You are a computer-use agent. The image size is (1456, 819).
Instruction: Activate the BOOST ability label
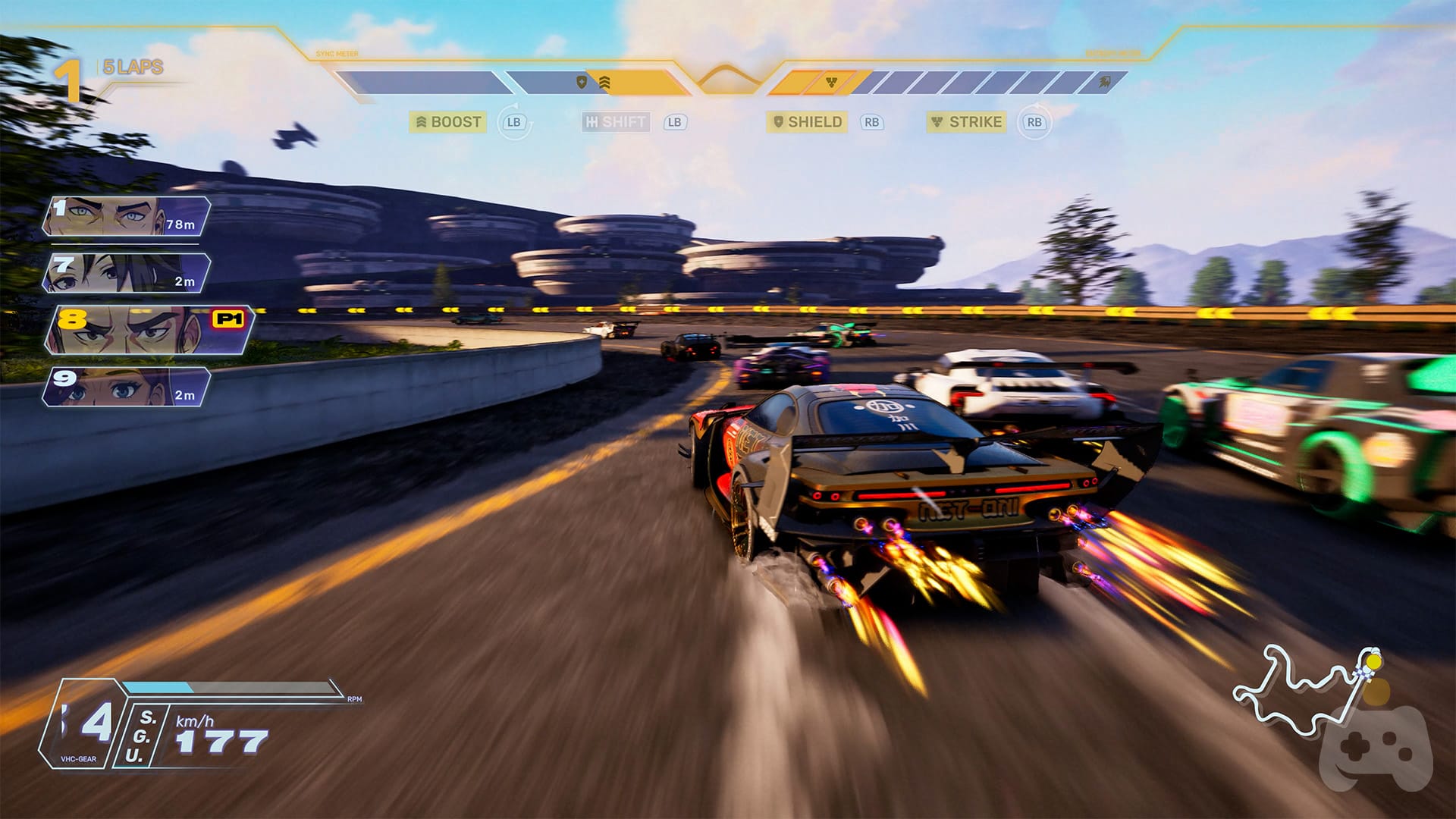pos(448,122)
